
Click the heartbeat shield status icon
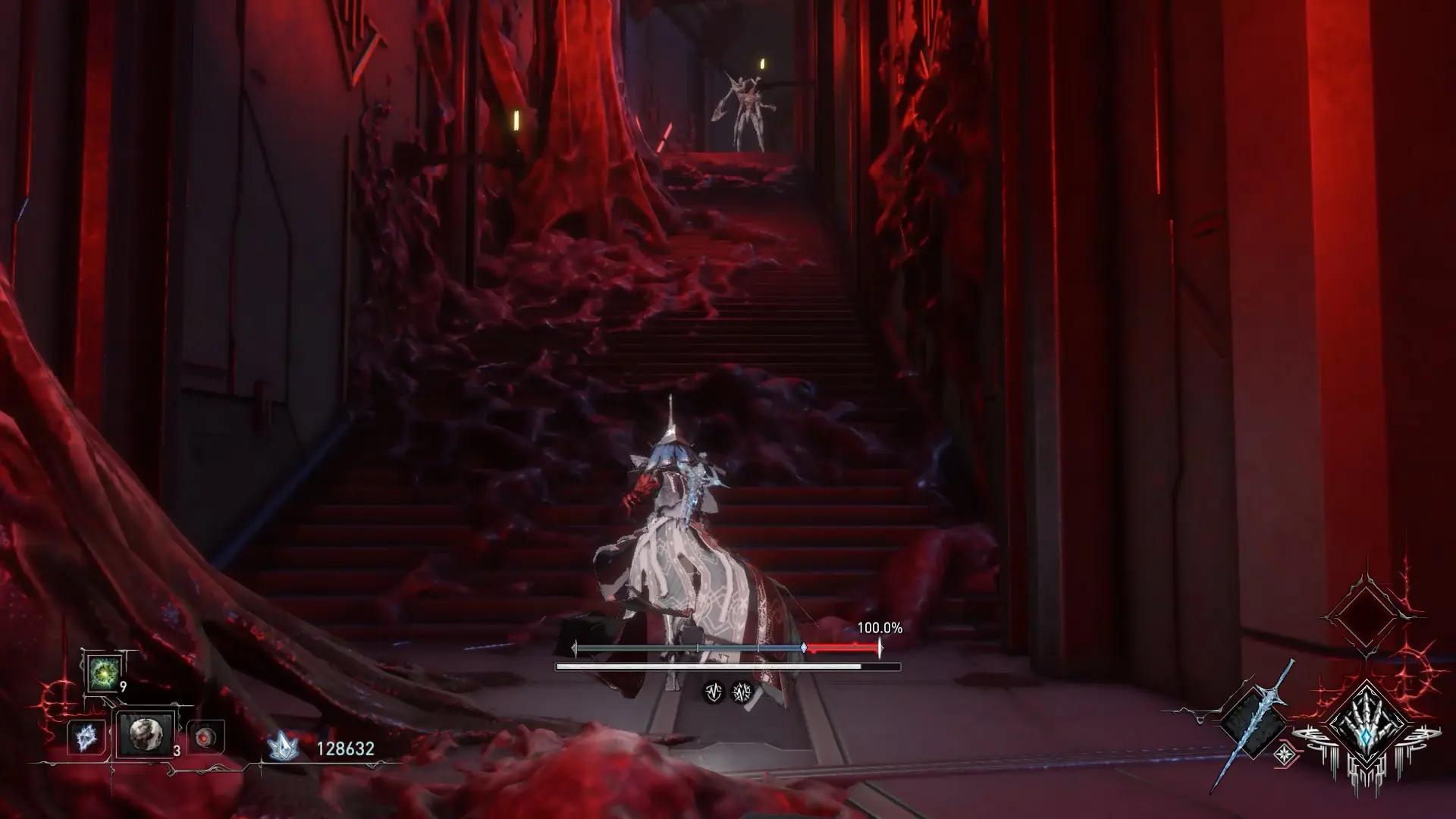[713, 692]
